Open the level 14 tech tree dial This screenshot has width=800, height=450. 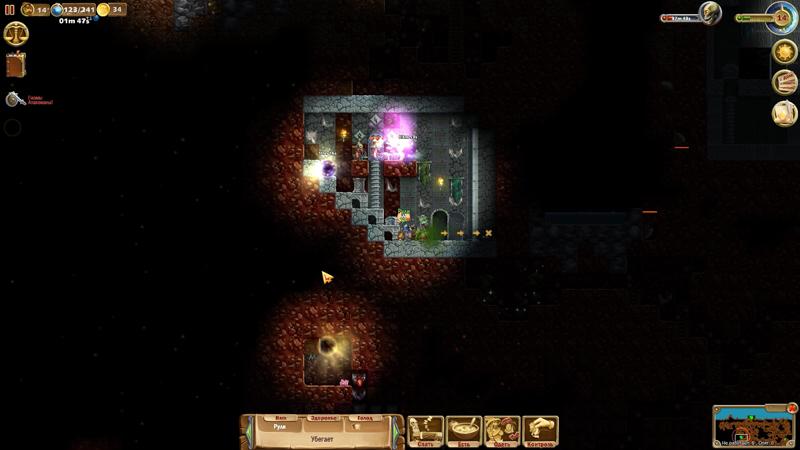(x=782, y=16)
